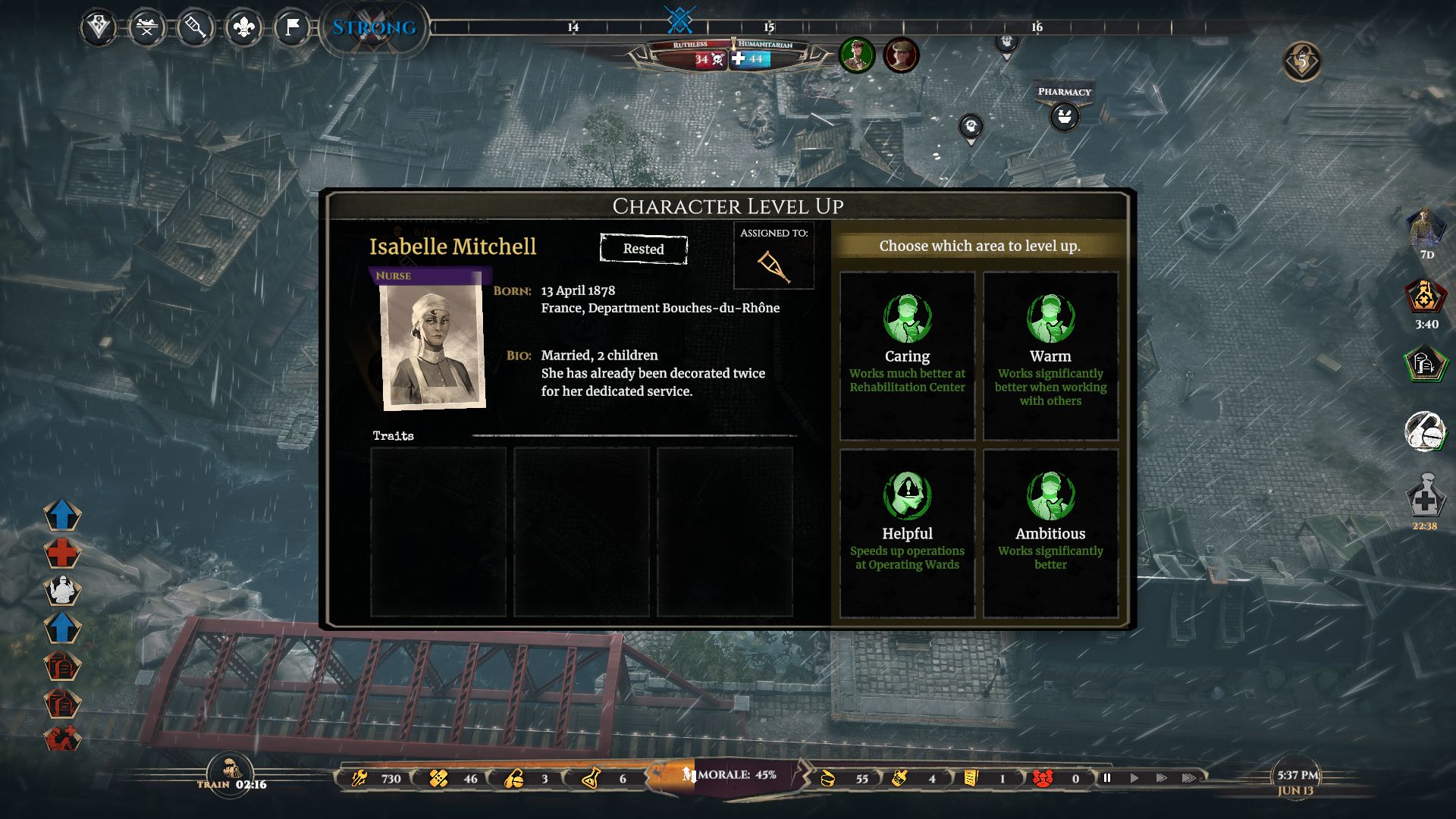The image size is (1456, 819).
Task: Set game speed to triple fast-forward
Action: [x=1188, y=778]
